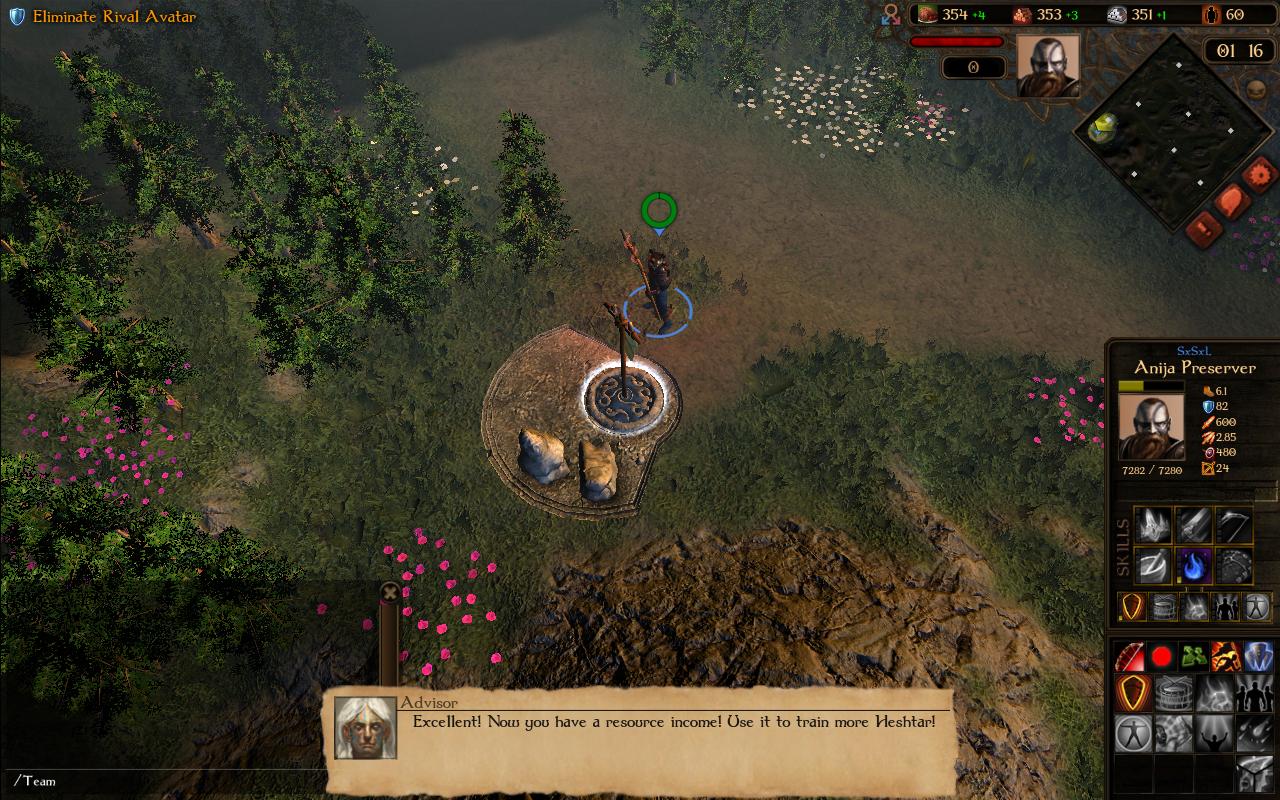Open settings via the gear button
Screen dimensions: 1280x800
click(1259, 175)
